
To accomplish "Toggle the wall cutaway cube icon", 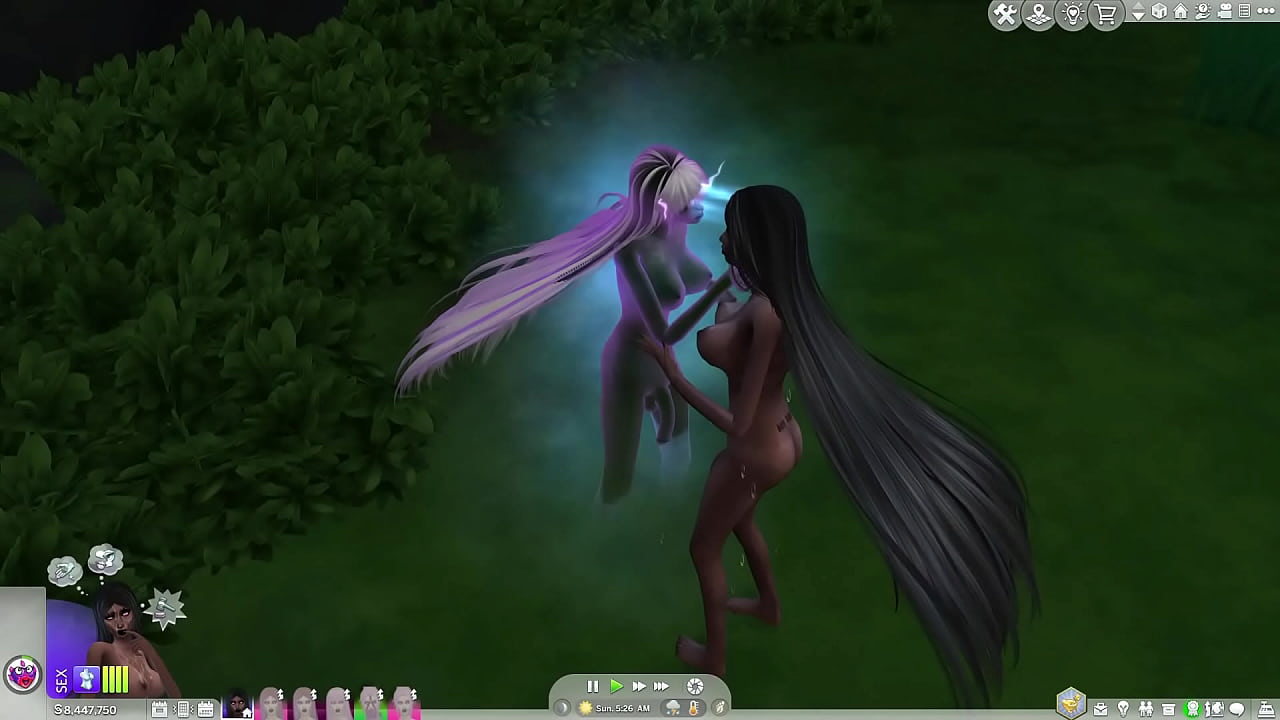I will 1158,12.
